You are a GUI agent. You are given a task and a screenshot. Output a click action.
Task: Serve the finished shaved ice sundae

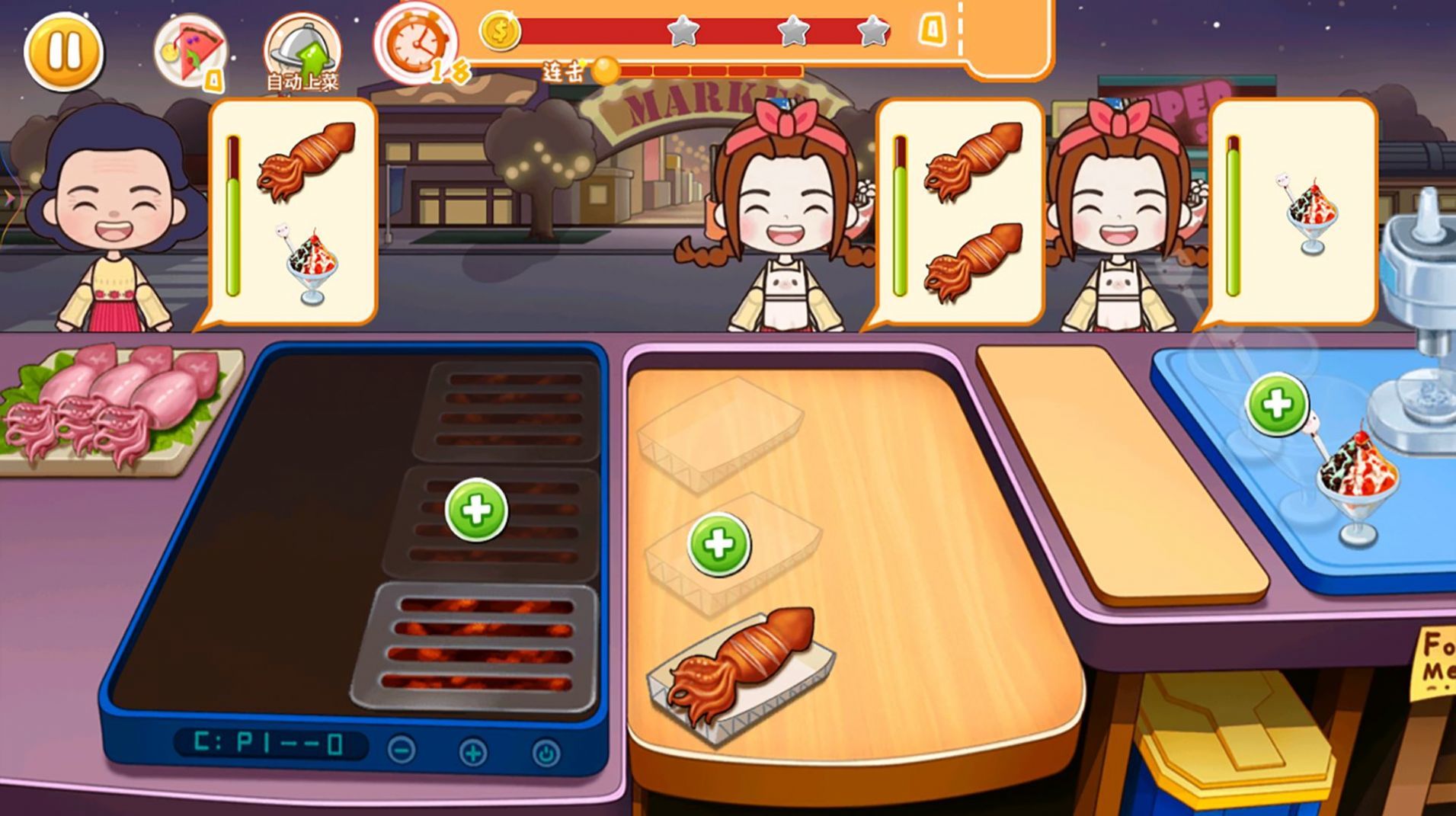(x=1358, y=484)
